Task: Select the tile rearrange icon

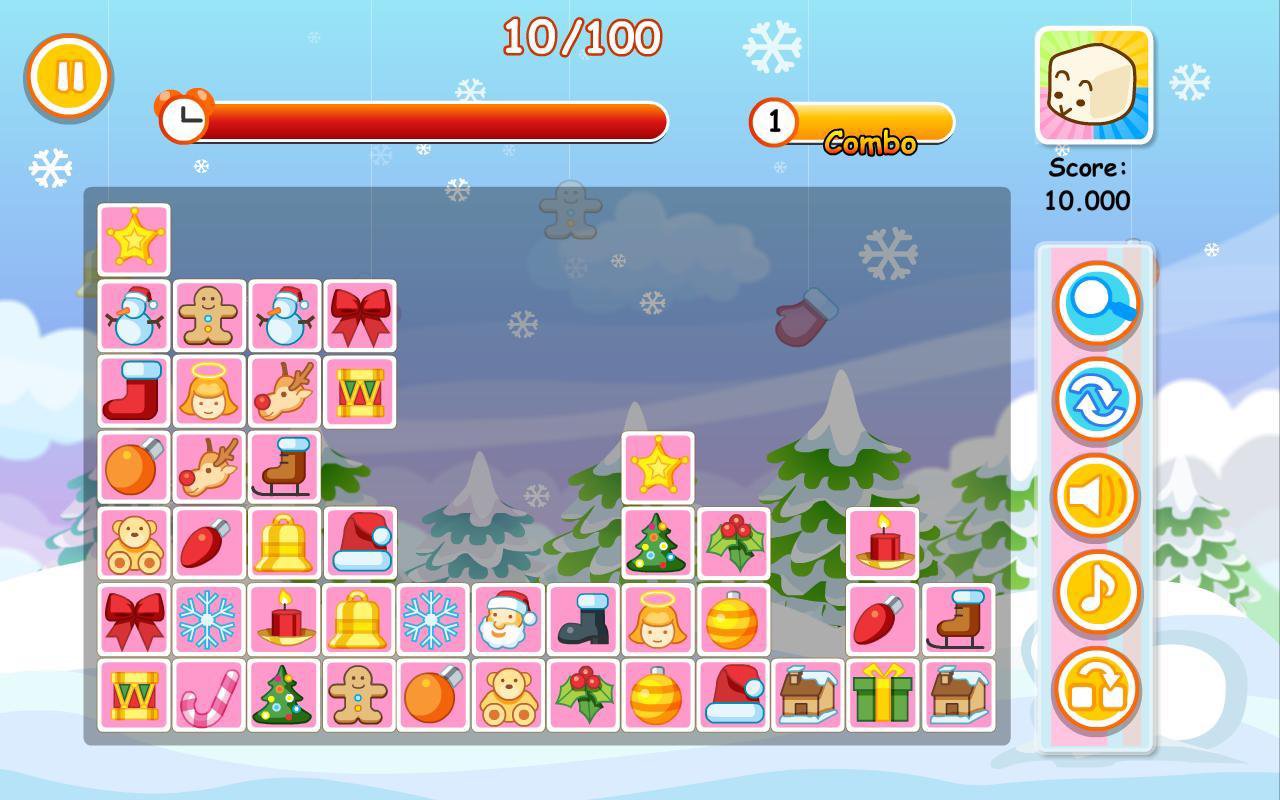Action: [x=1097, y=688]
